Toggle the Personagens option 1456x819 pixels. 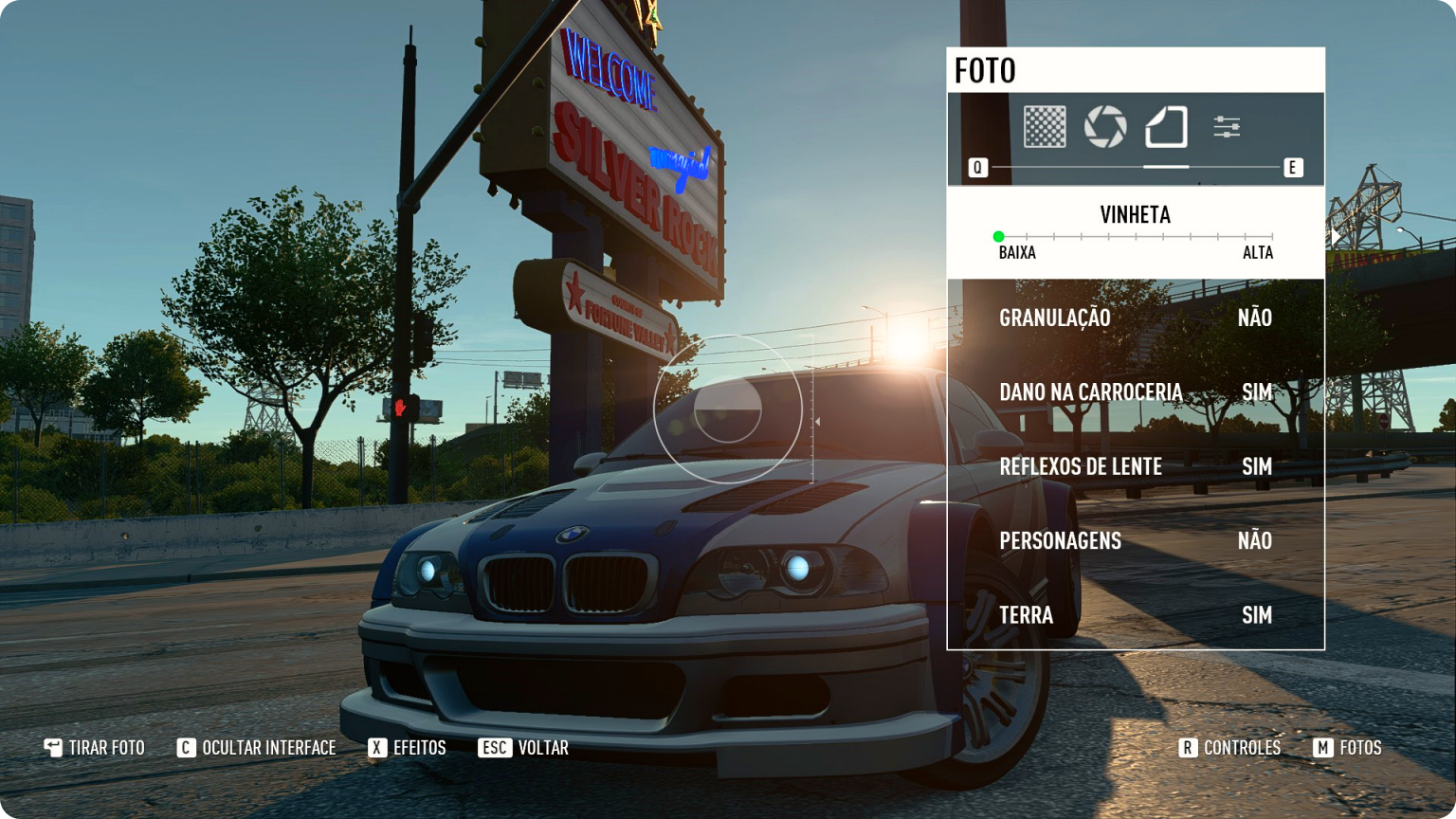point(1135,540)
